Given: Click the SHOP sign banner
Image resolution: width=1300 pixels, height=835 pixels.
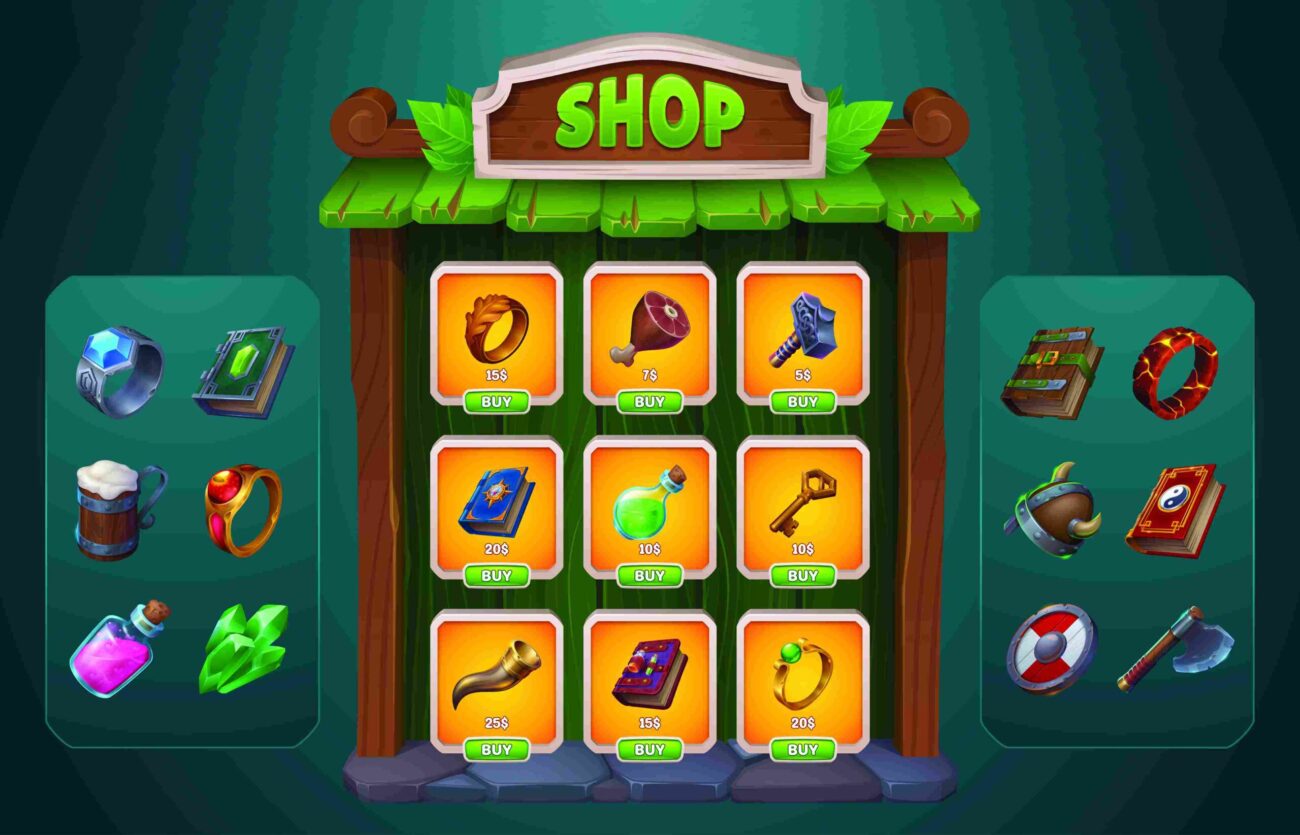Looking at the screenshot, I should [x=650, y=115].
